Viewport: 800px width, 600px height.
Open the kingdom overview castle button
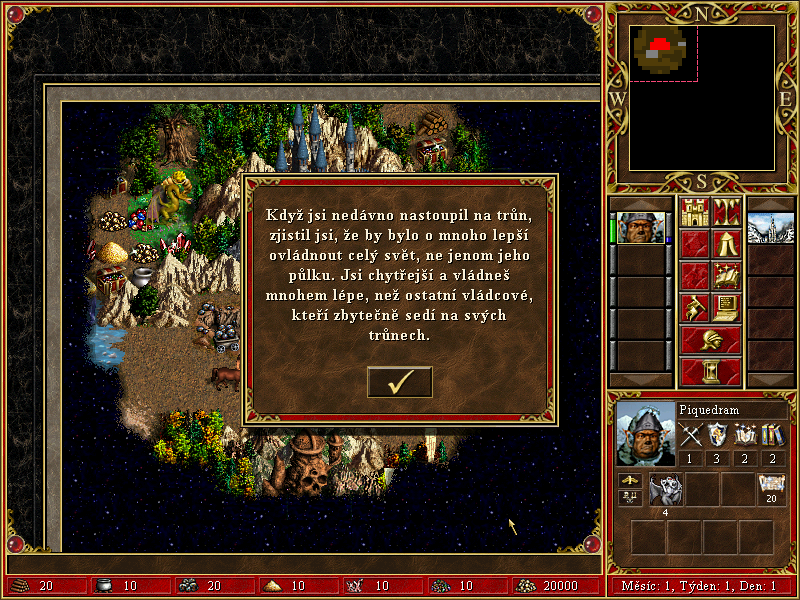click(694, 212)
